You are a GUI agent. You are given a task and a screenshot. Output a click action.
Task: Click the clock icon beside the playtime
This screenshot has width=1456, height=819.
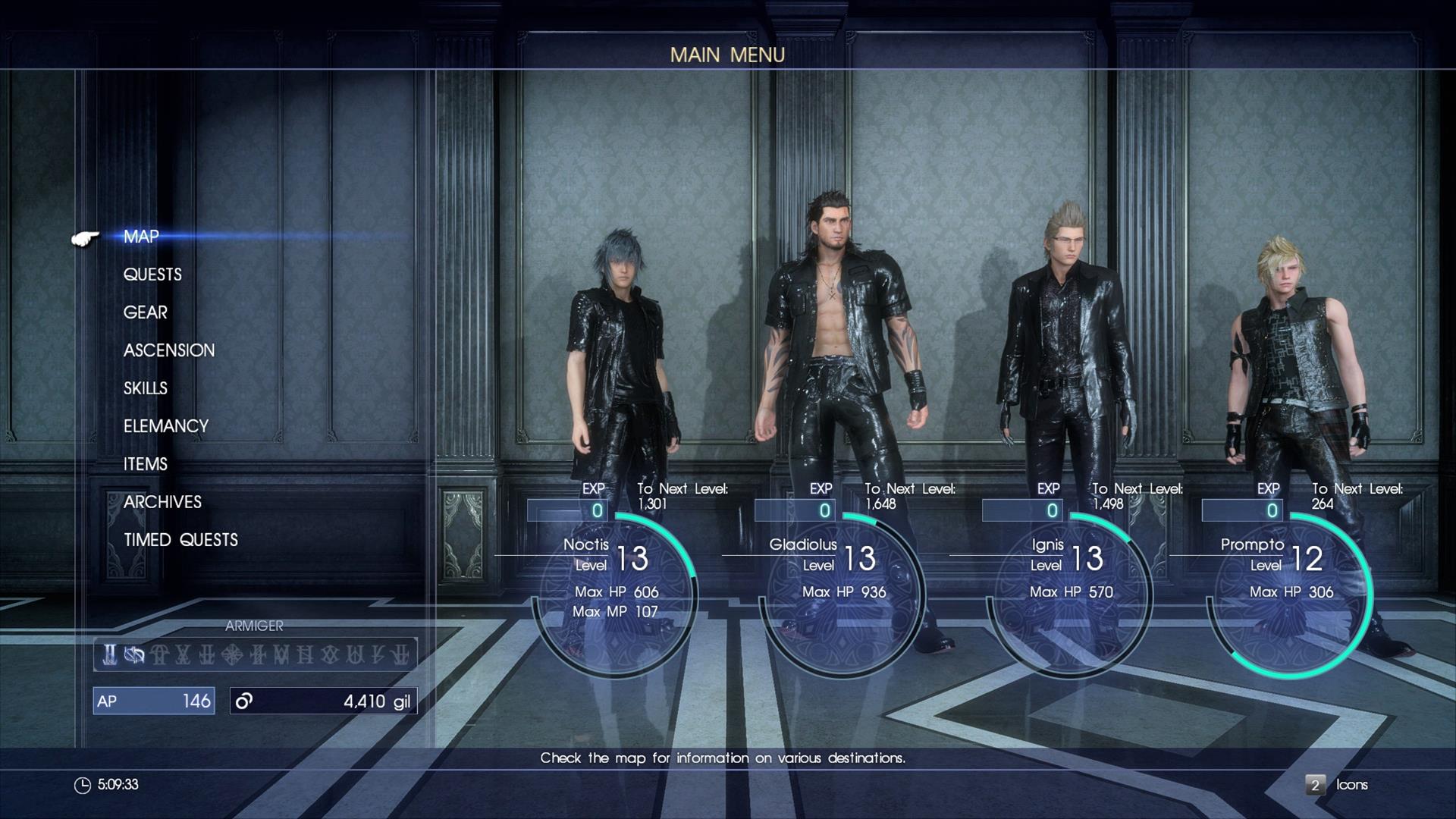(x=83, y=786)
